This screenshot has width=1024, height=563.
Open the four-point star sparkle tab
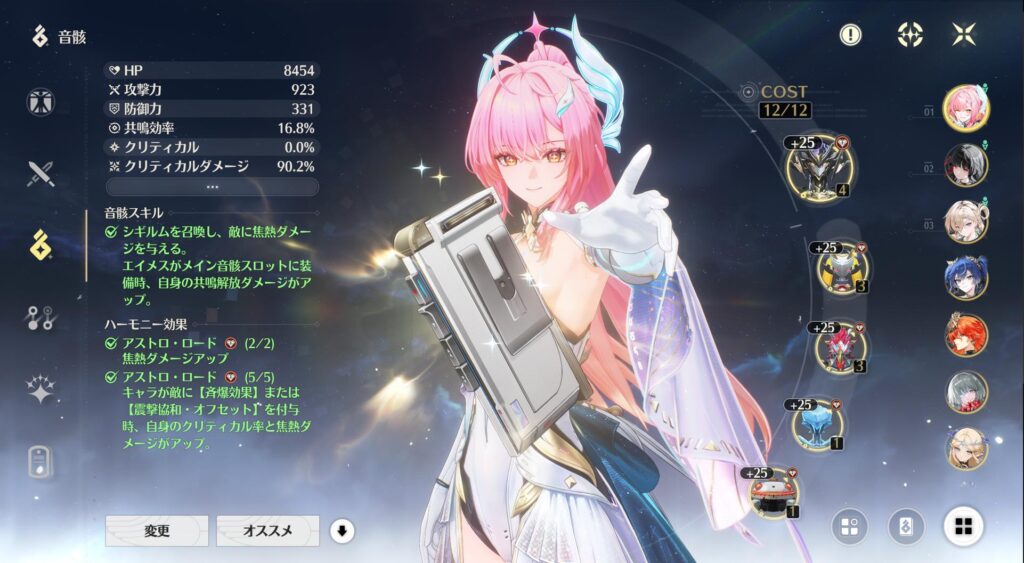click(41, 390)
